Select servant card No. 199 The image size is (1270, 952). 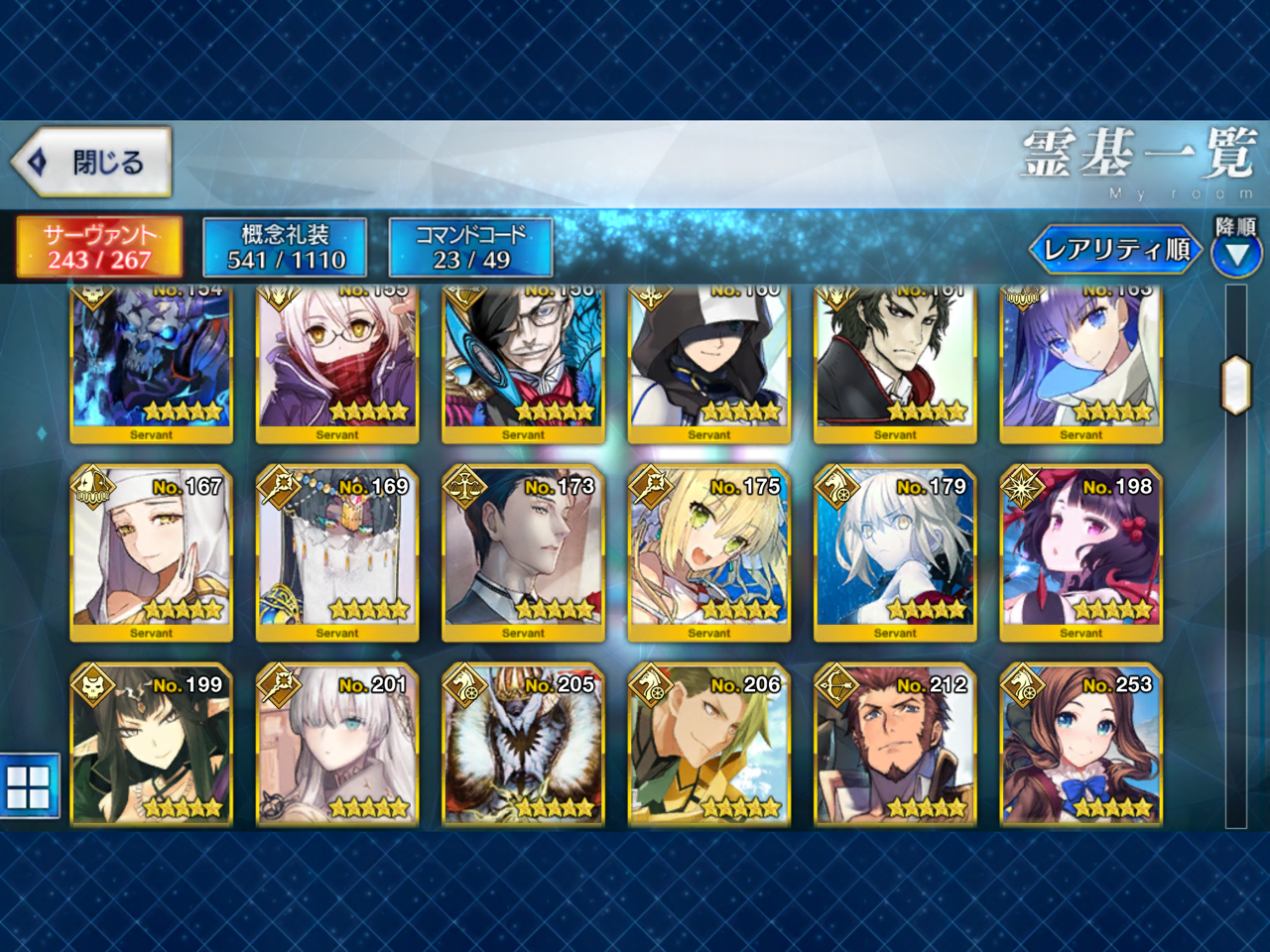coord(152,744)
